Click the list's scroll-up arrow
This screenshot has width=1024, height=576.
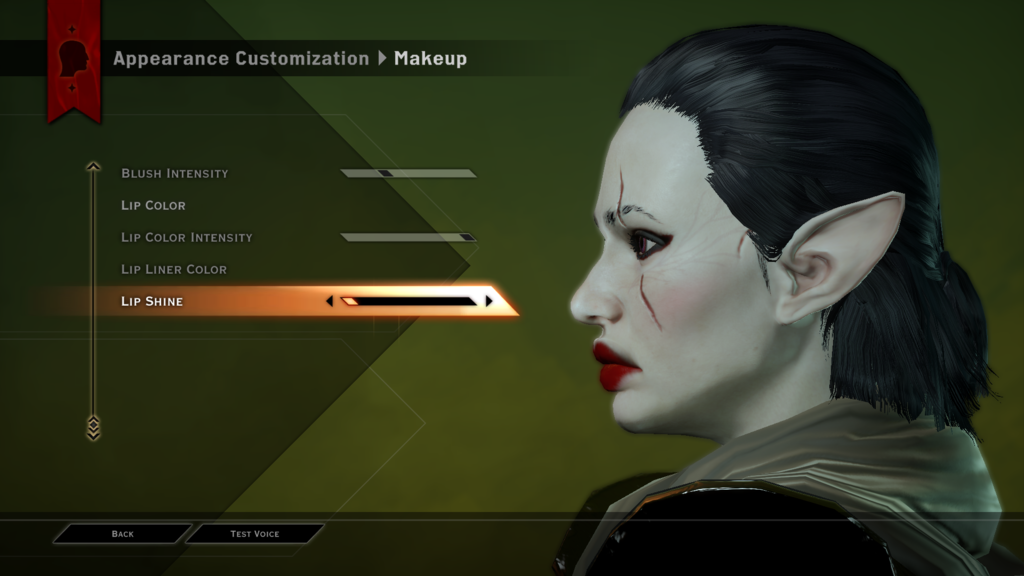pos(93,167)
